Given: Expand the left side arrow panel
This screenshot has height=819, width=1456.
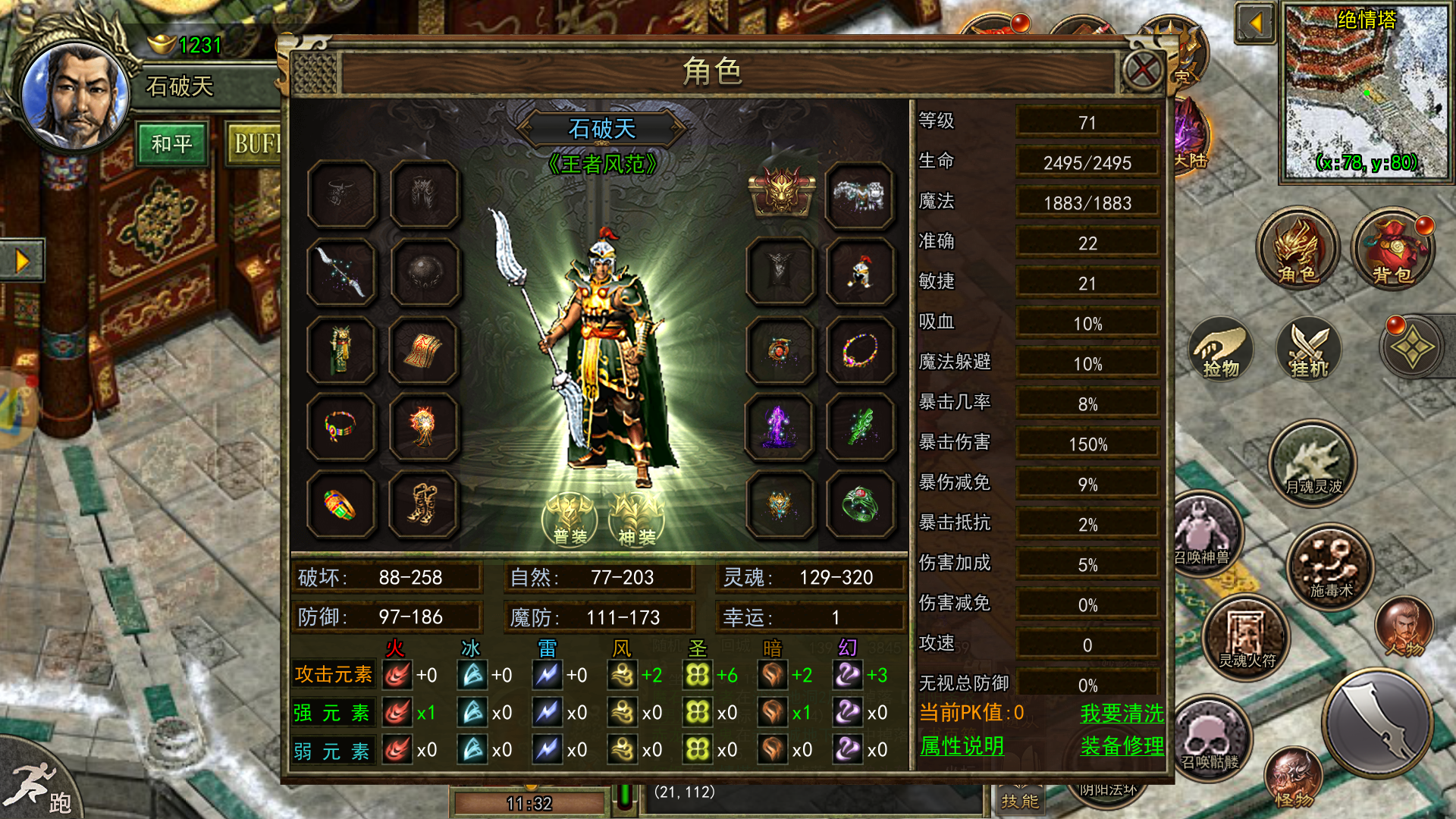Looking at the screenshot, I should point(21,261).
